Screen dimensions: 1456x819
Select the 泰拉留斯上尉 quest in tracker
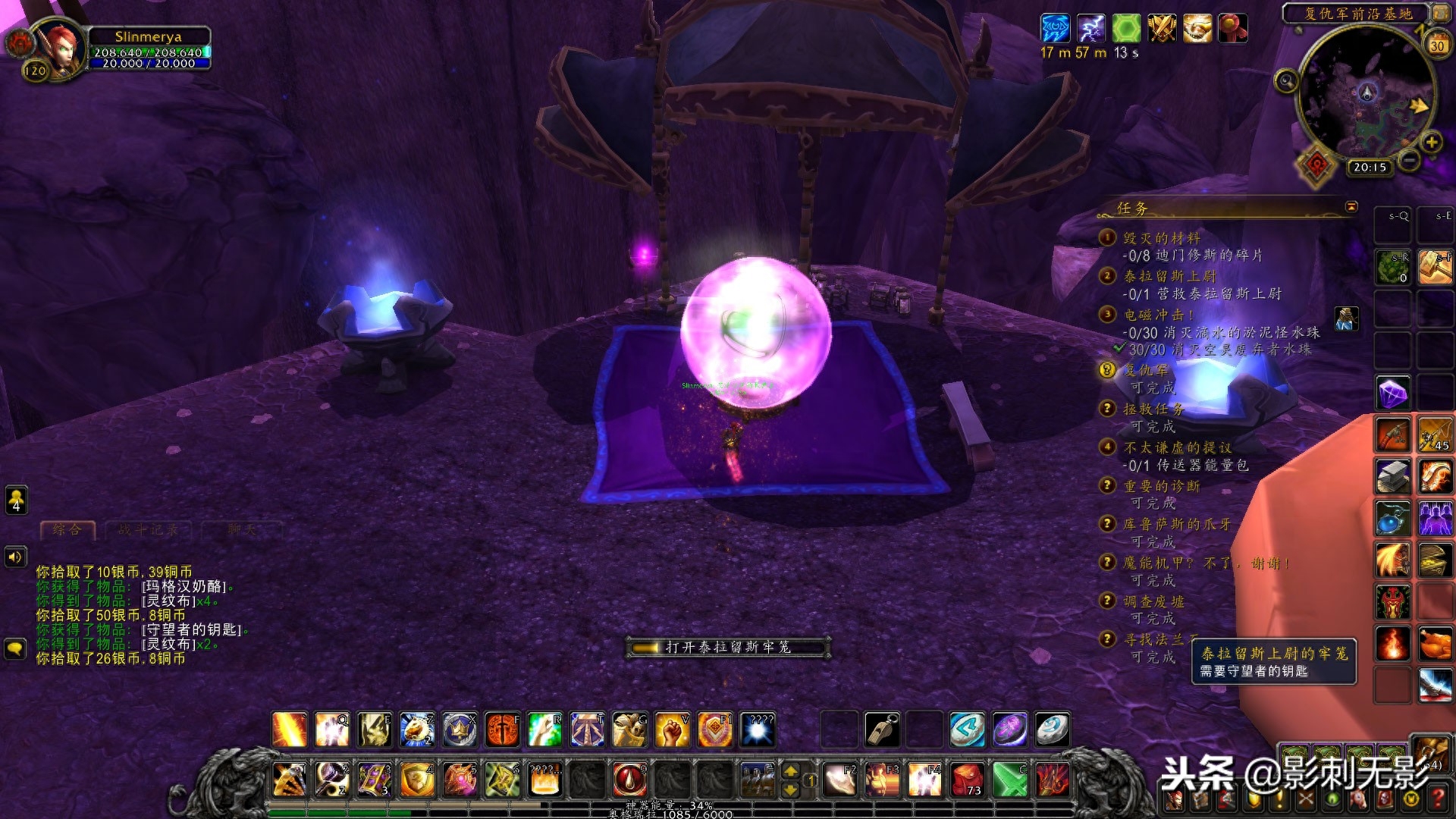[1169, 276]
